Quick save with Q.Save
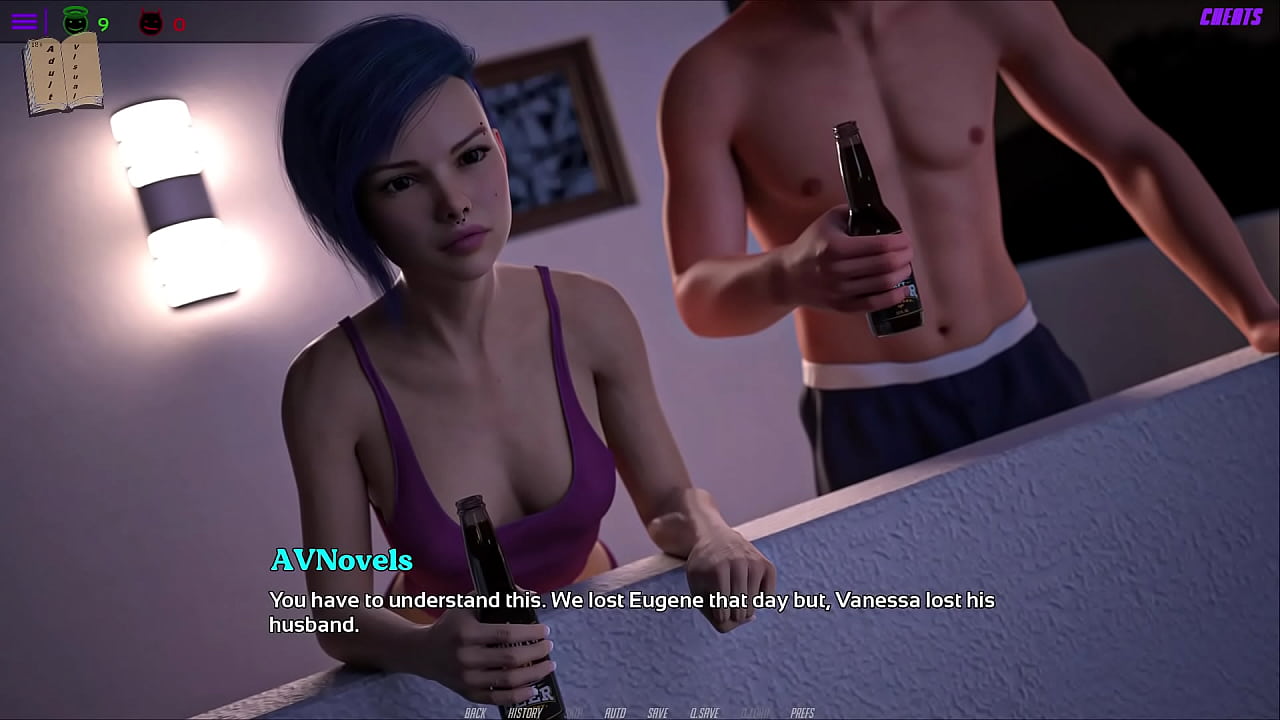 [704, 712]
